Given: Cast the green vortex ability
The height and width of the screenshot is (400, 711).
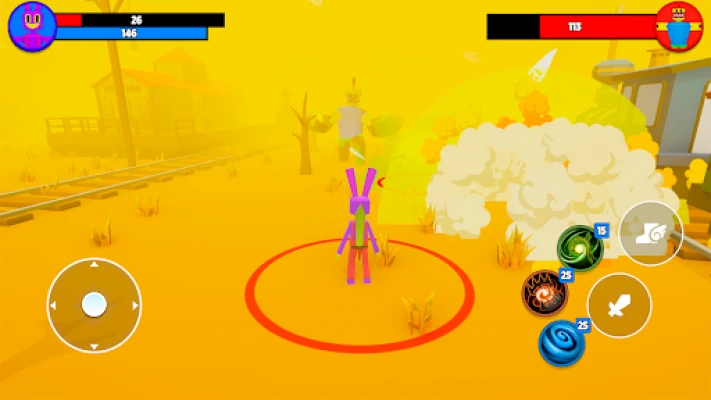Looking at the screenshot, I should tap(578, 246).
